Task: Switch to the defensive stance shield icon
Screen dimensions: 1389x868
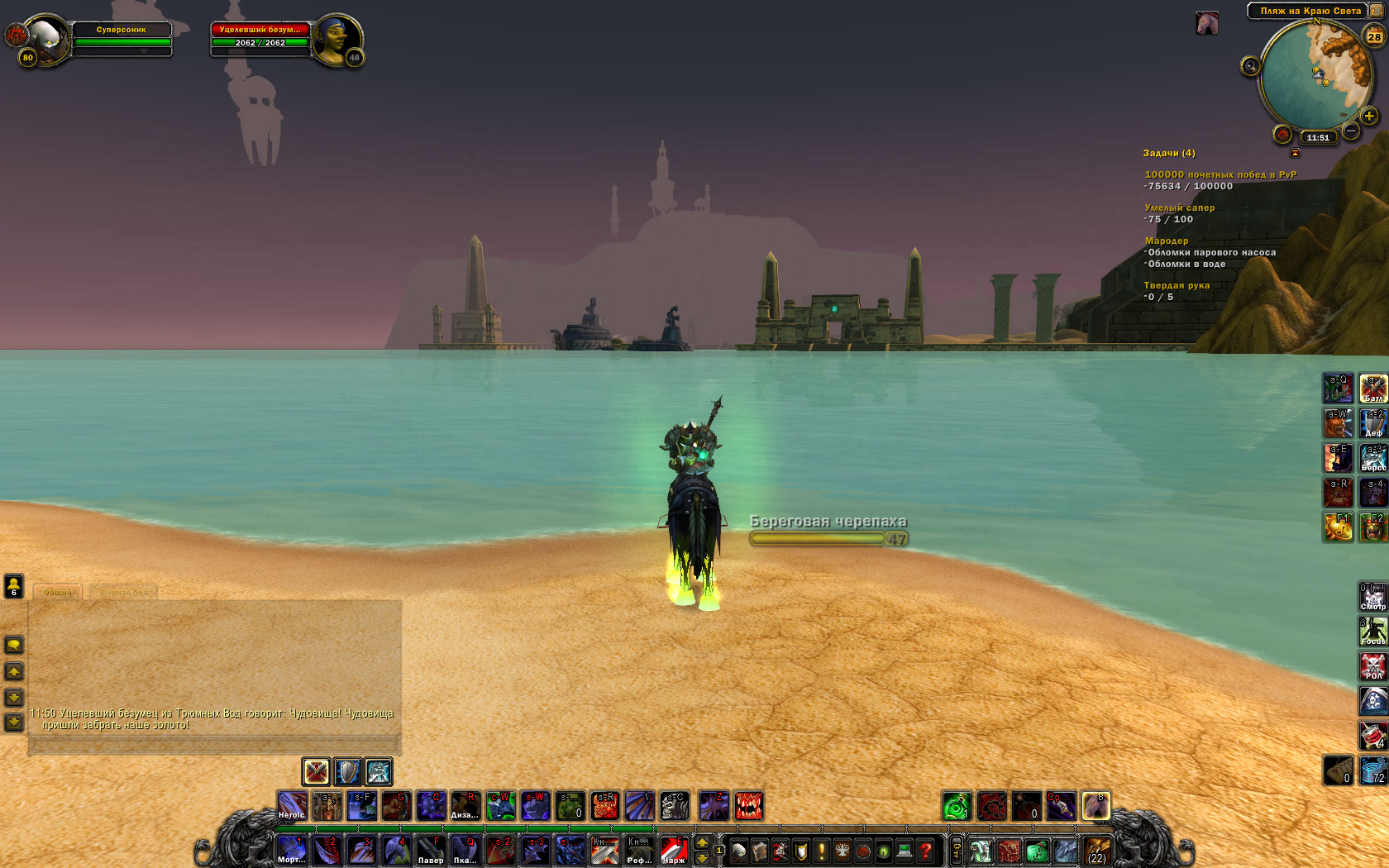Action: (348, 771)
